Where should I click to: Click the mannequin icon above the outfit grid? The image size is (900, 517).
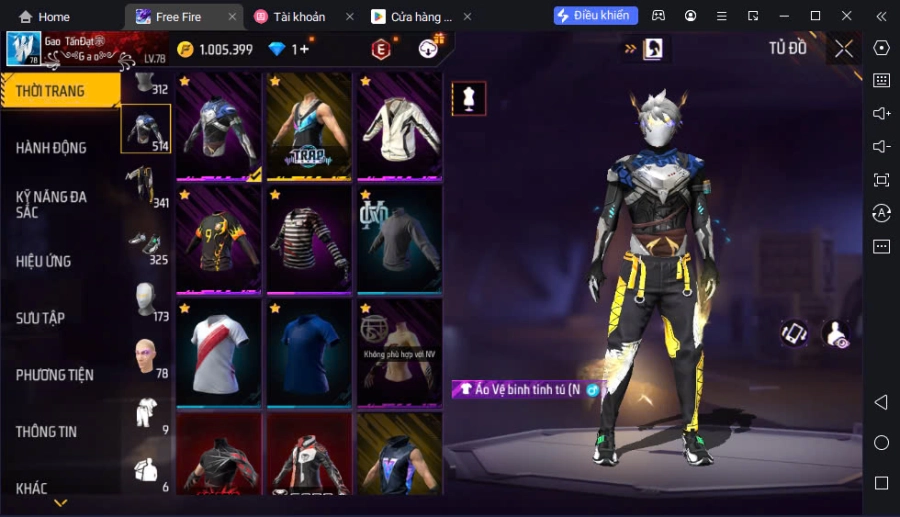coord(469,98)
